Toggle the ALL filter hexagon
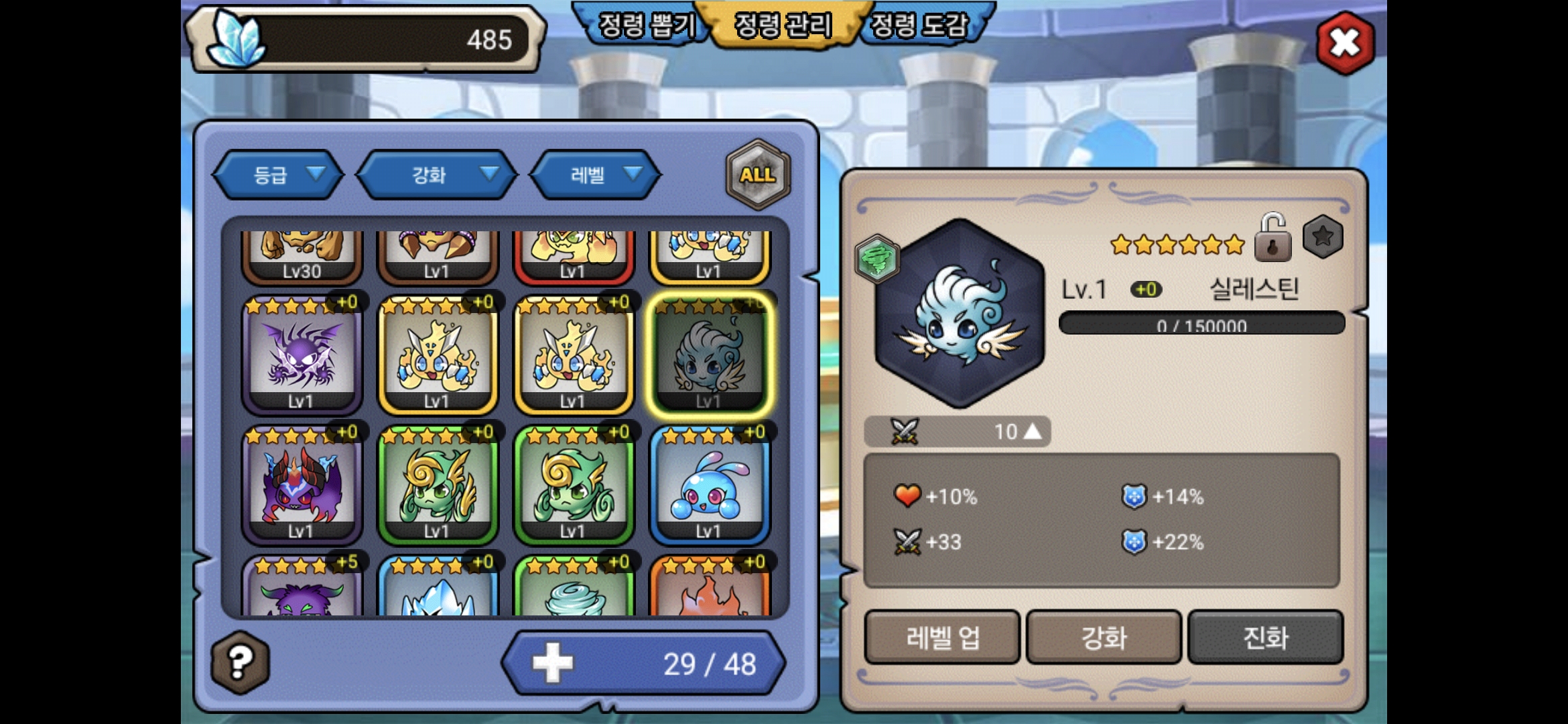 [758, 175]
